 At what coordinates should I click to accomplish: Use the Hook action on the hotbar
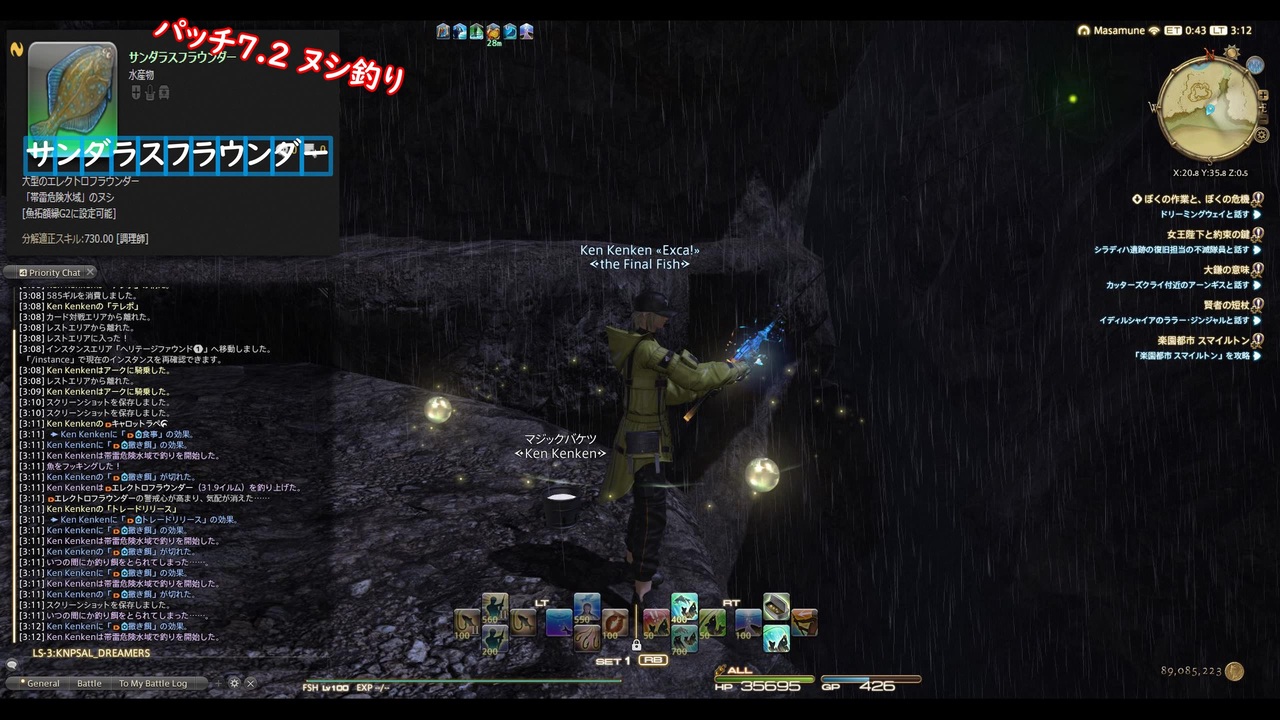pos(522,622)
